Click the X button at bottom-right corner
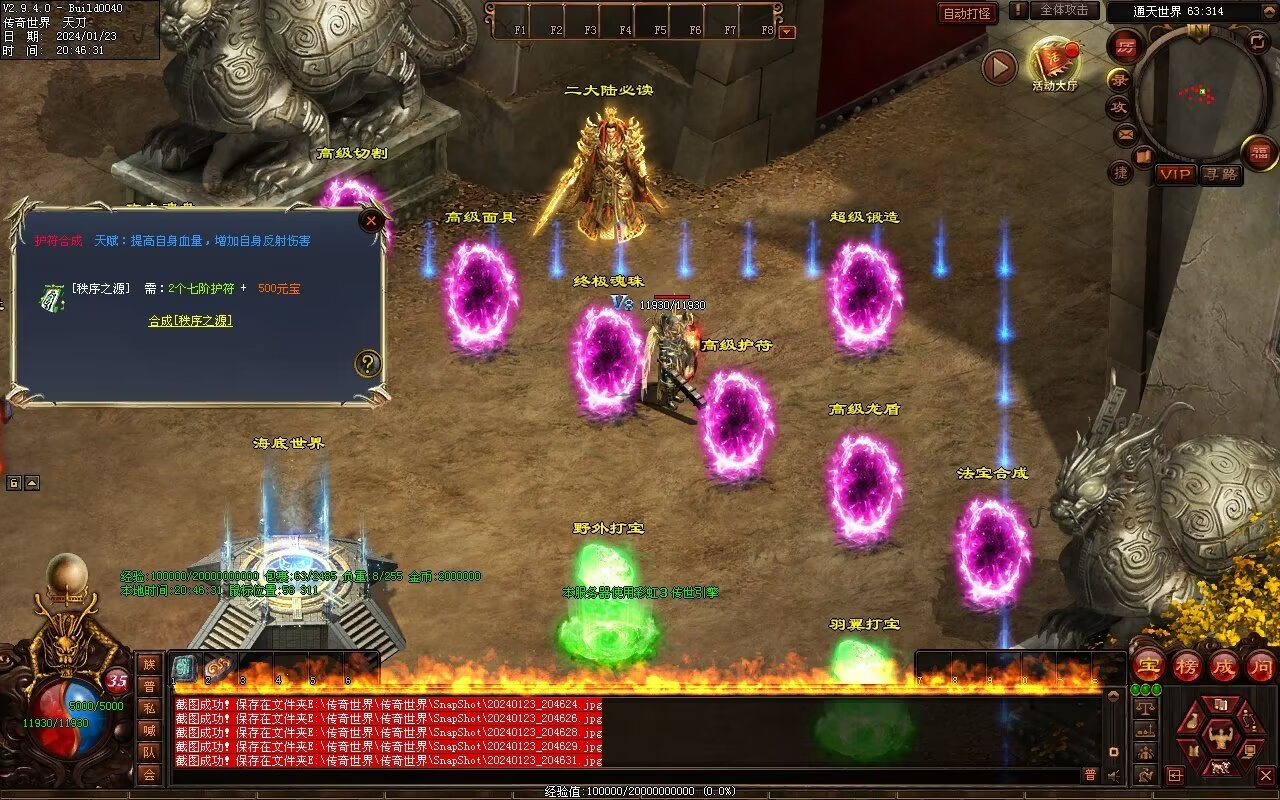This screenshot has height=800, width=1280. click(1266, 775)
